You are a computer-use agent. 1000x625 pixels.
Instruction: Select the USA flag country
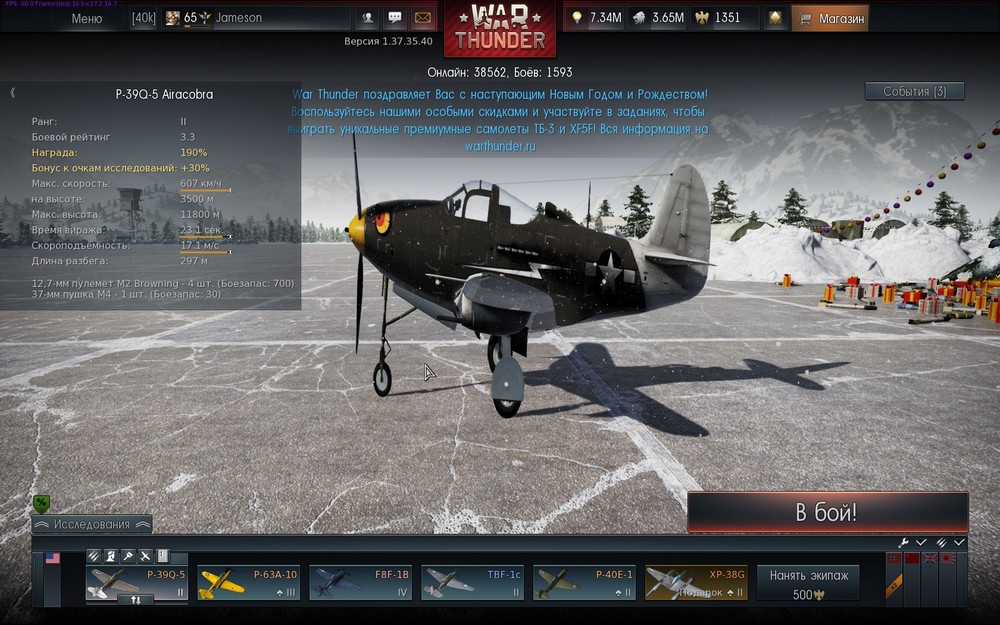53,558
